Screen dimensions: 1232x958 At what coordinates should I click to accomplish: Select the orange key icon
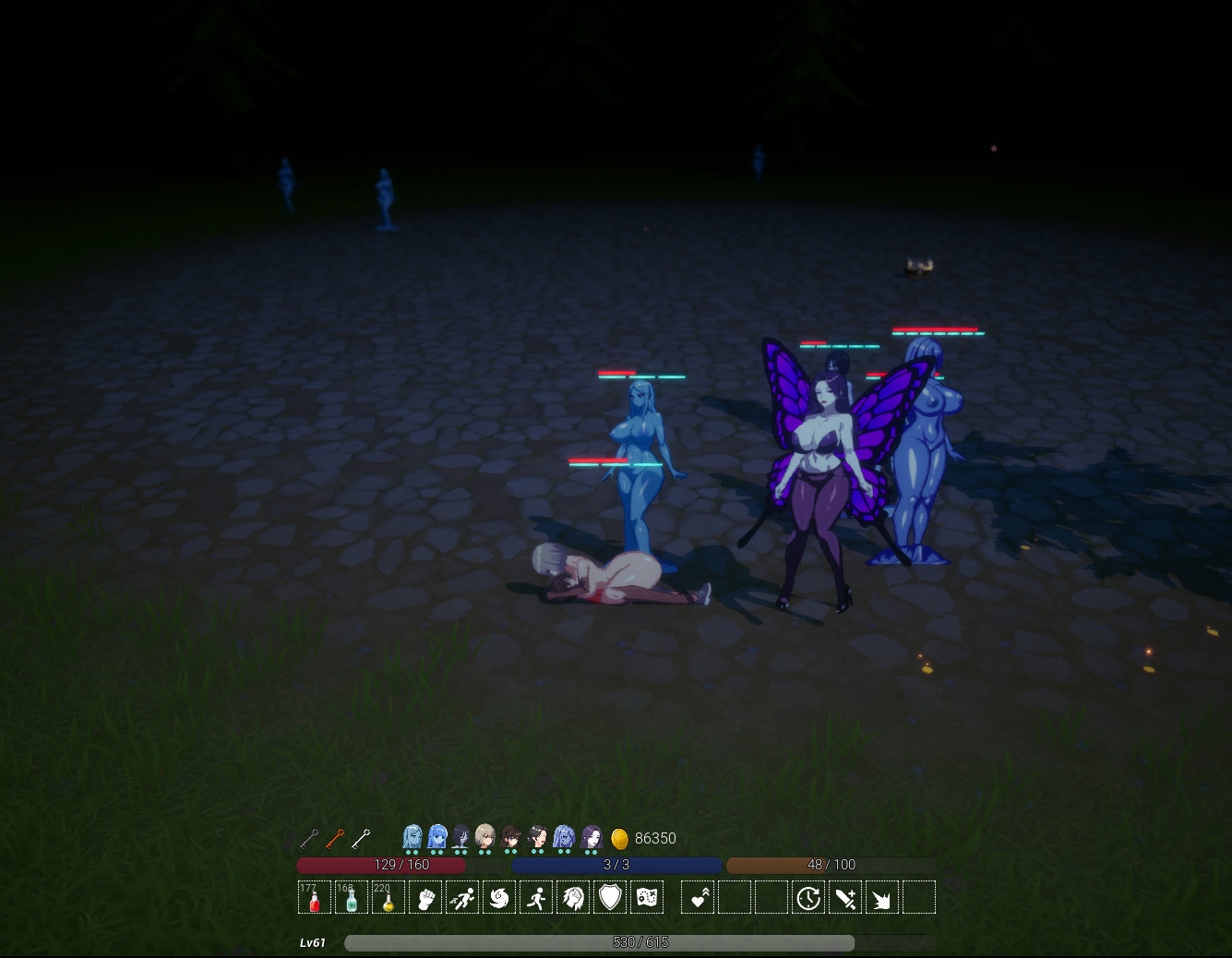pyautogui.click(x=335, y=838)
